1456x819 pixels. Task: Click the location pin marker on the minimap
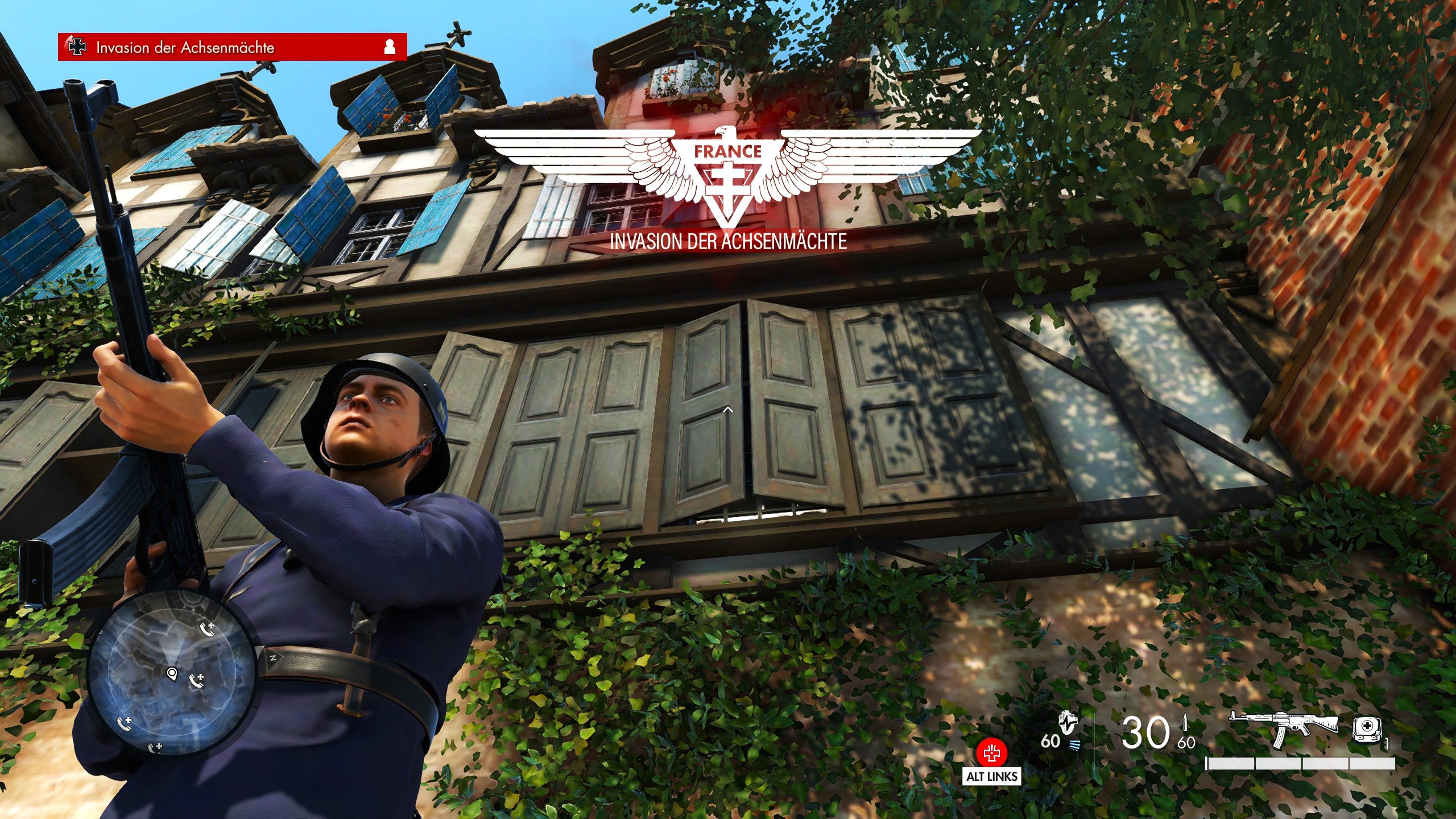(172, 674)
